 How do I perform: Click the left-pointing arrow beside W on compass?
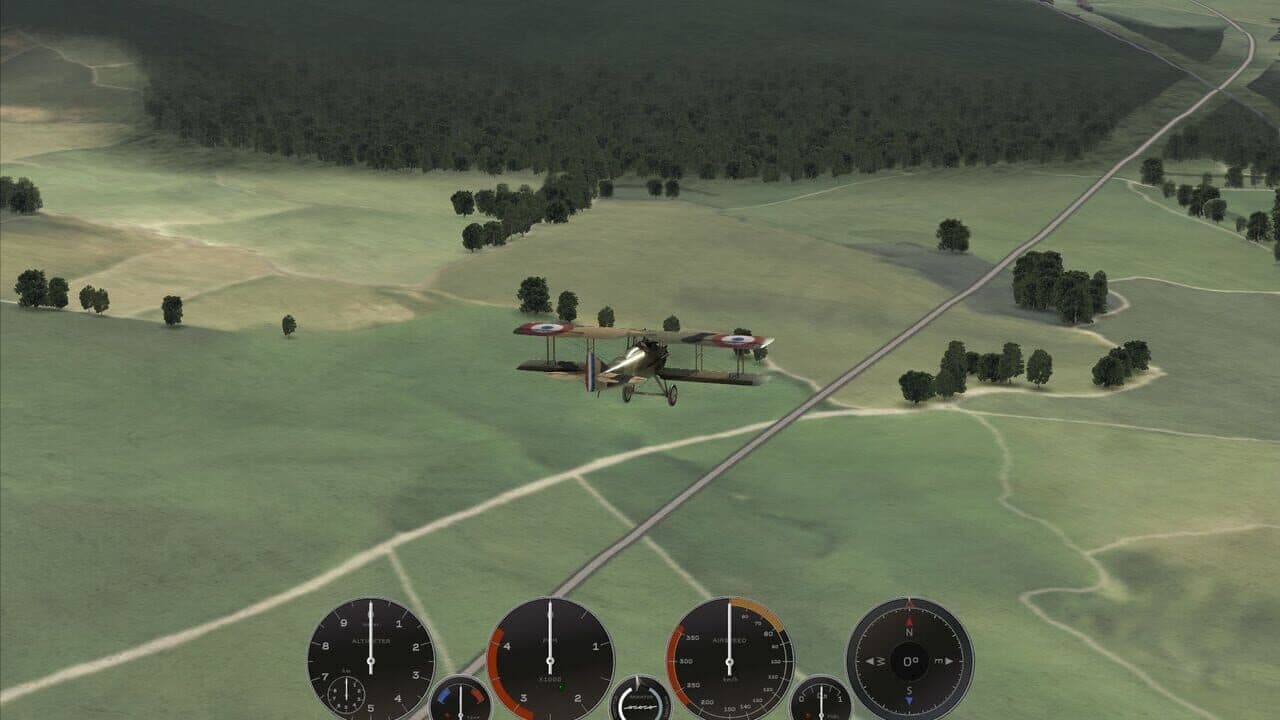tap(870, 660)
